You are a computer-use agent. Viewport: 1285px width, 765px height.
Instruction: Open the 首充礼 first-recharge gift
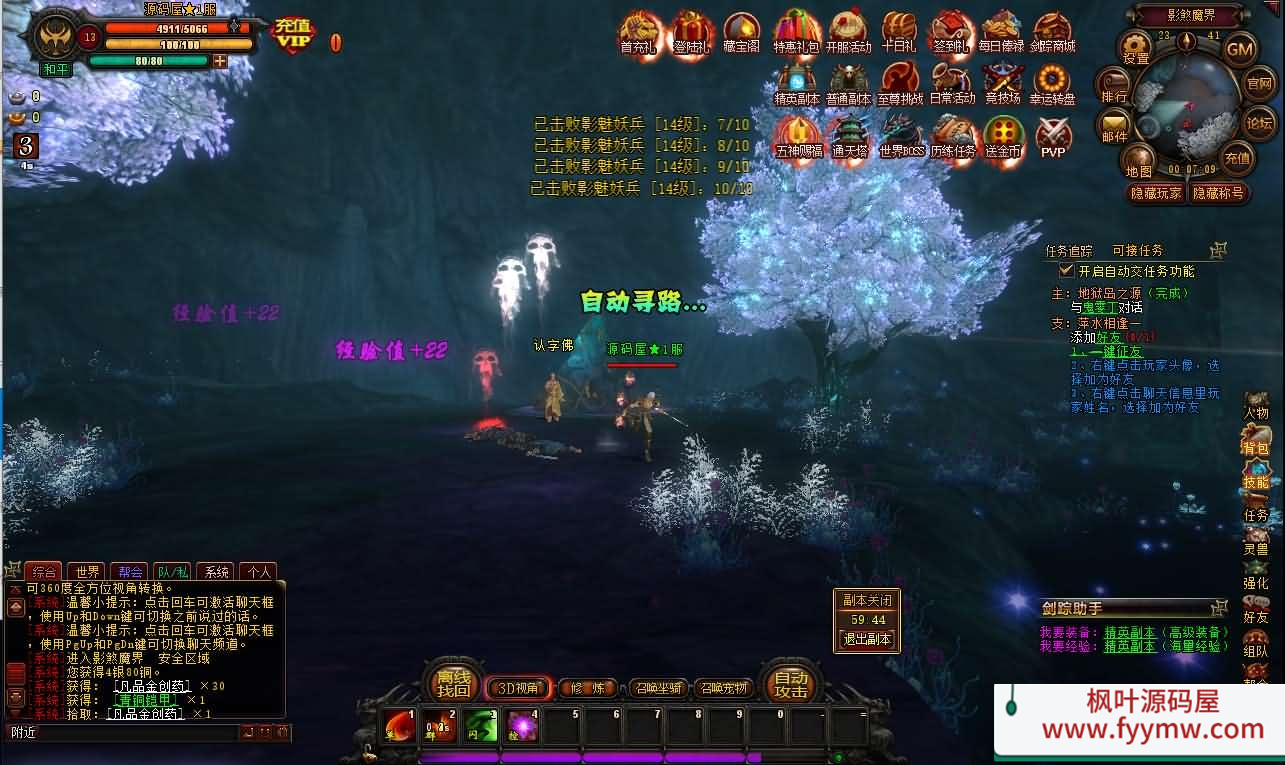click(639, 32)
